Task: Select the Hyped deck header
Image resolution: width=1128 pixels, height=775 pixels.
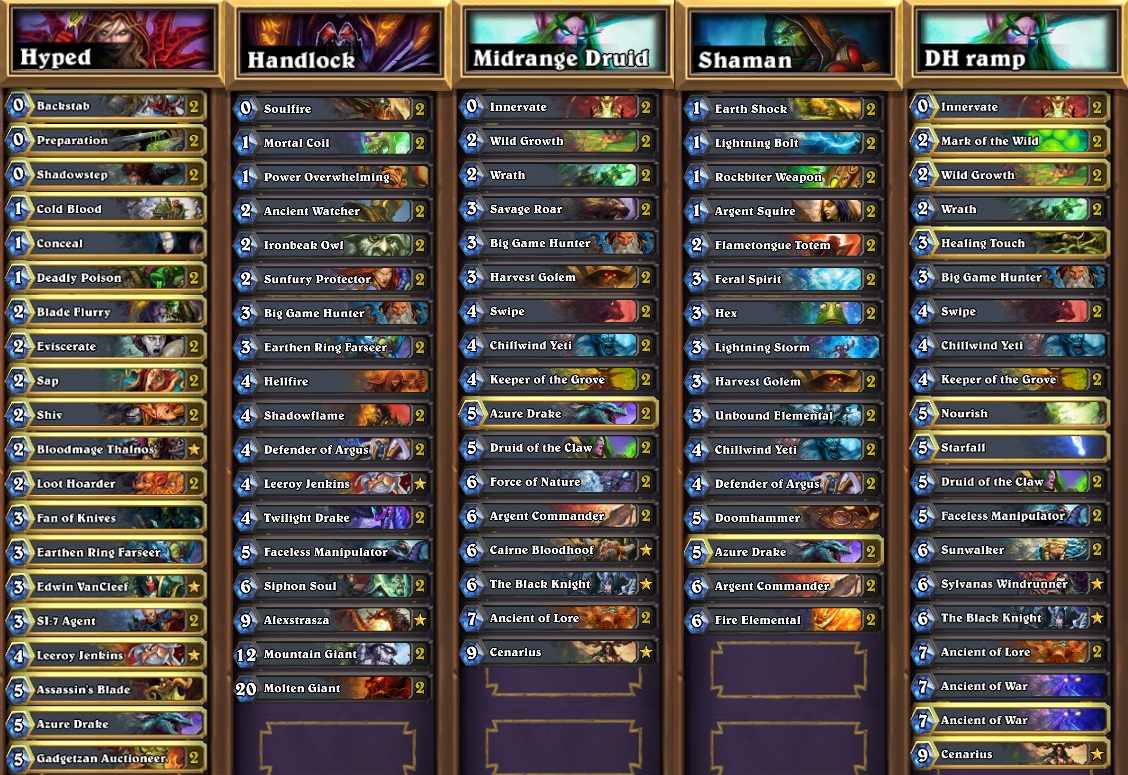Action: click(112, 40)
